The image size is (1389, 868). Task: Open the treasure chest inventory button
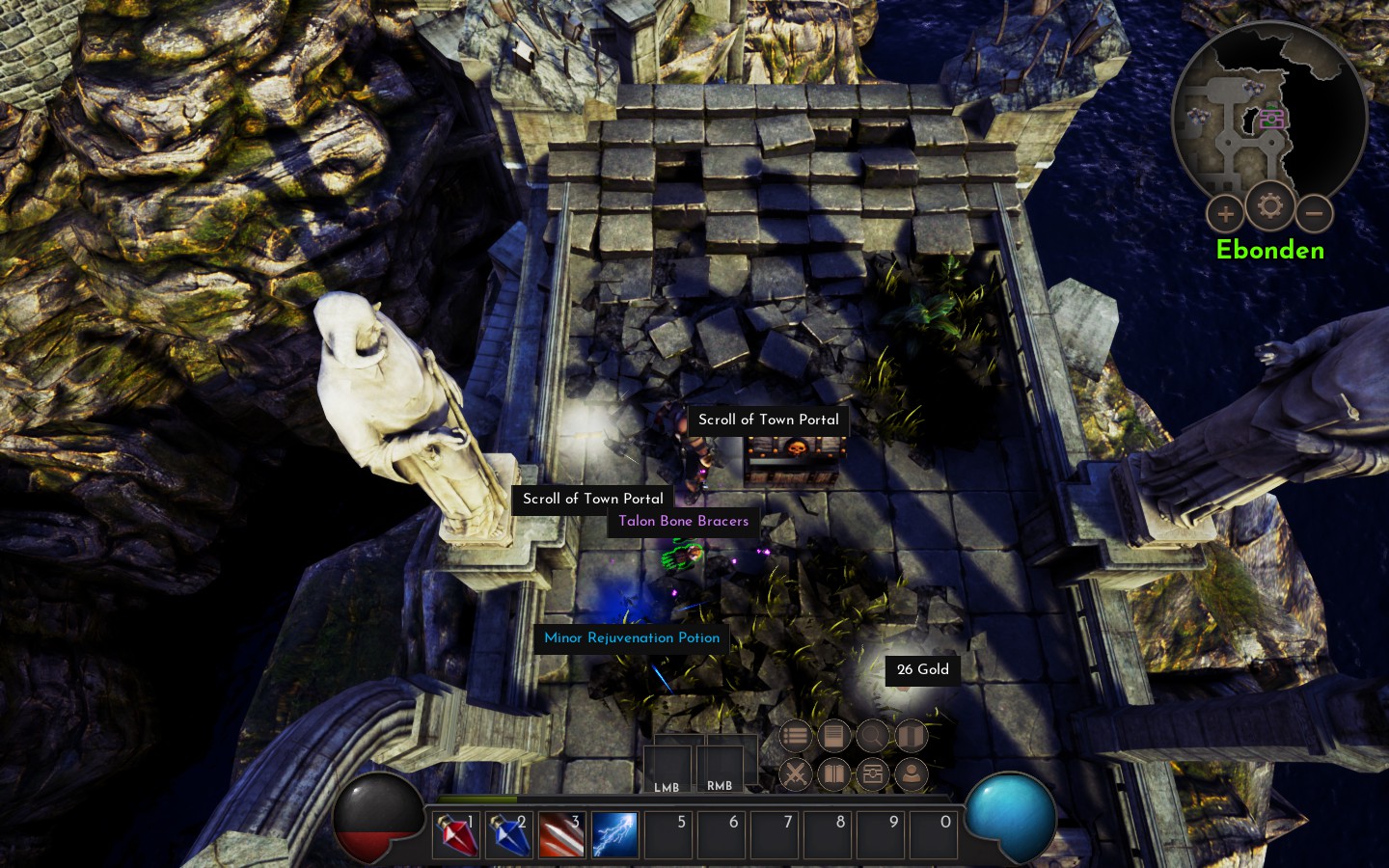pyautogui.click(x=872, y=773)
